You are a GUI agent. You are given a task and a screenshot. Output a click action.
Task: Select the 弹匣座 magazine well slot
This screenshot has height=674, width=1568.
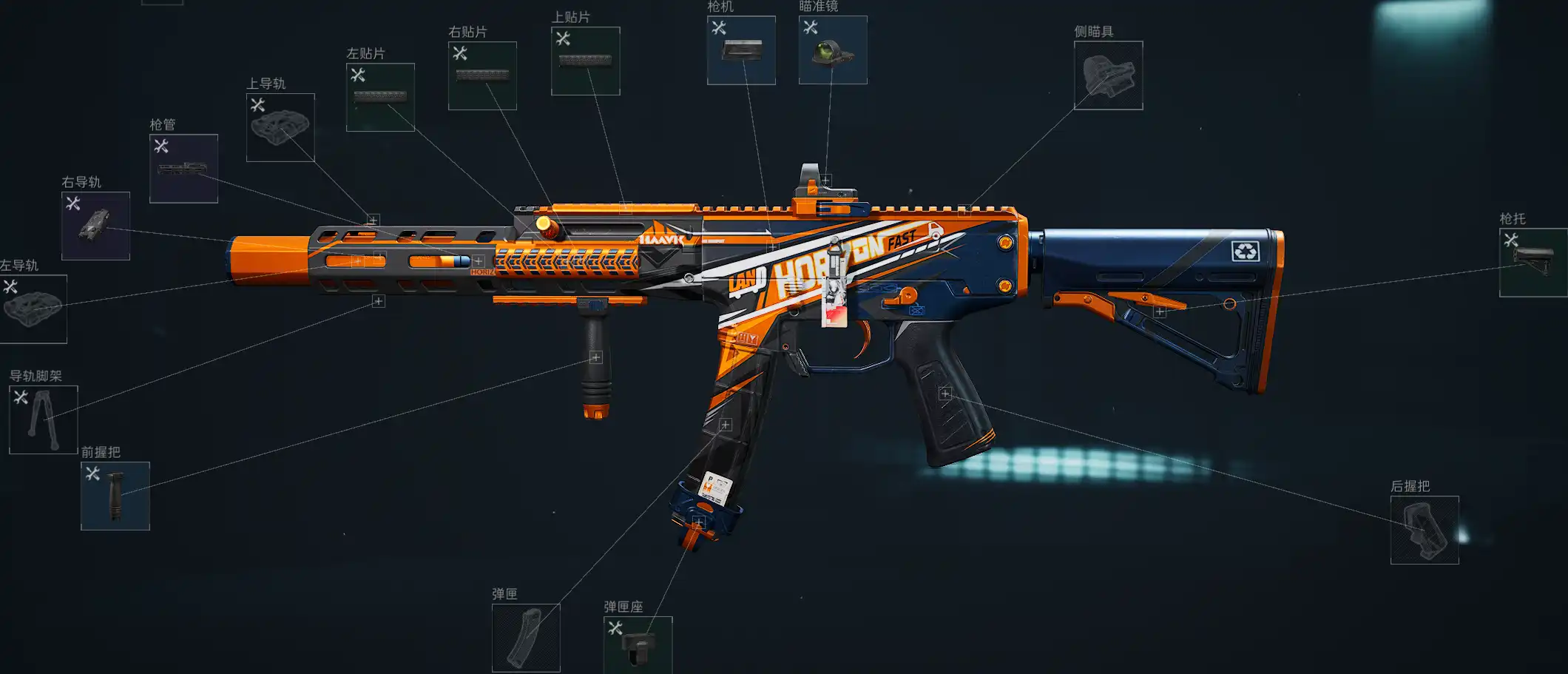pyautogui.click(x=638, y=644)
